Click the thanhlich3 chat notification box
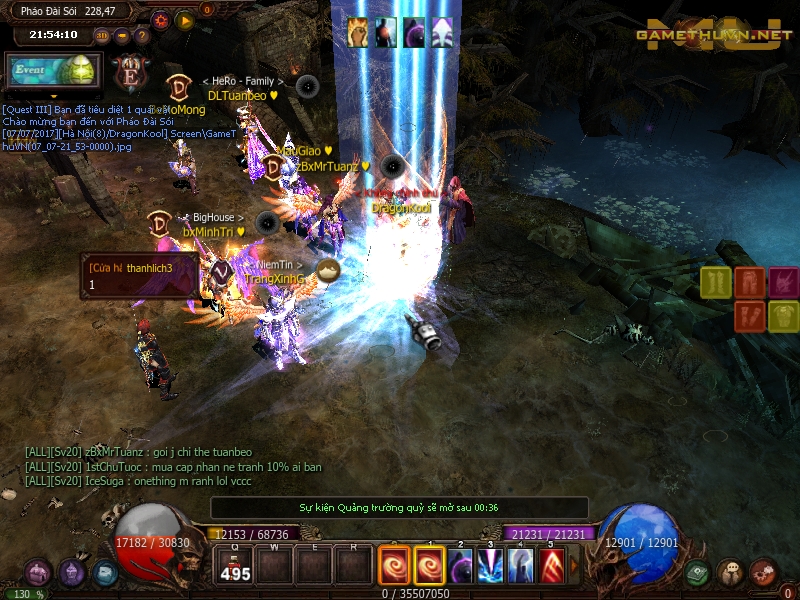 pyautogui.click(x=140, y=276)
